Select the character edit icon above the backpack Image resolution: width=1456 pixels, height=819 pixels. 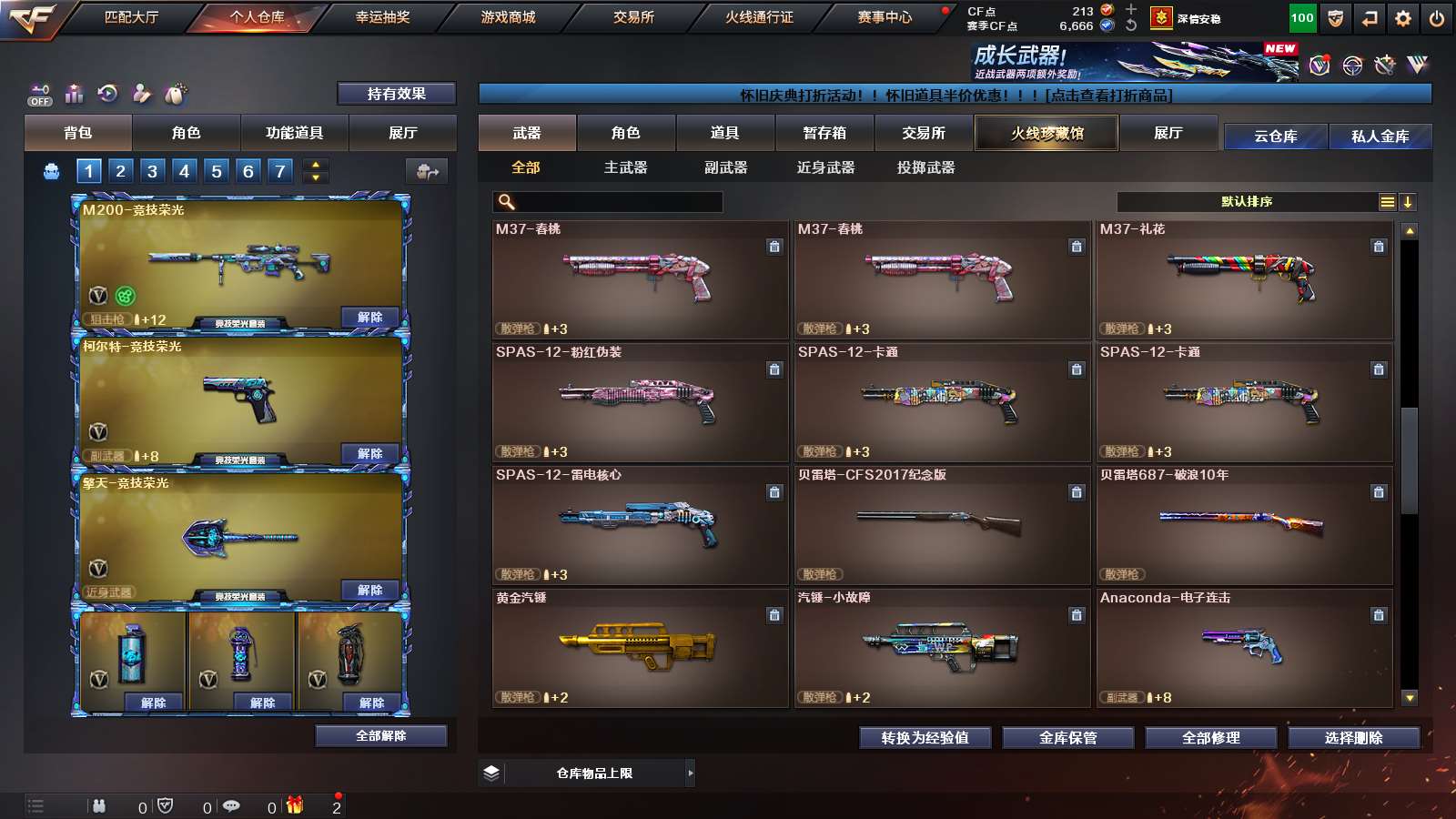(x=142, y=94)
